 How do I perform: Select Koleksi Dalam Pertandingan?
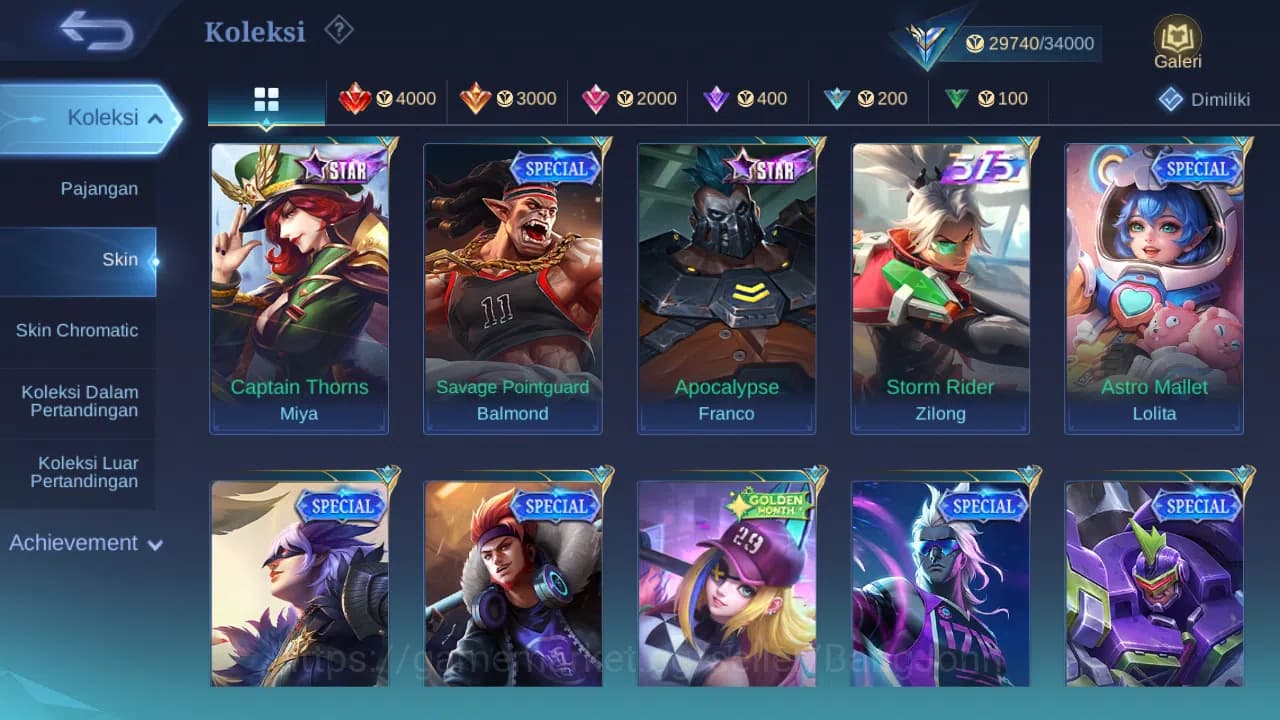(79, 401)
